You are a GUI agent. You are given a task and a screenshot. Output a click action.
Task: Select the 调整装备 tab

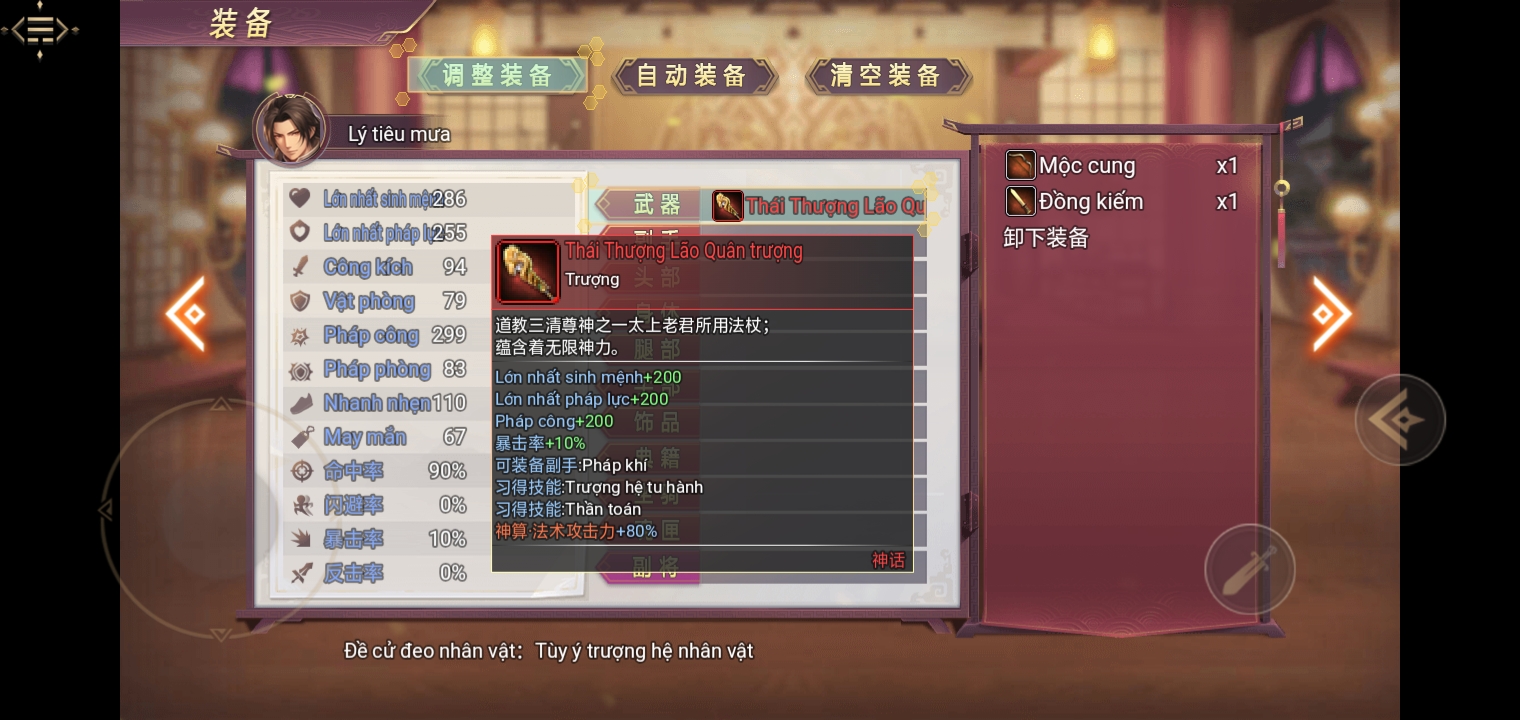(x=497, y=76)
